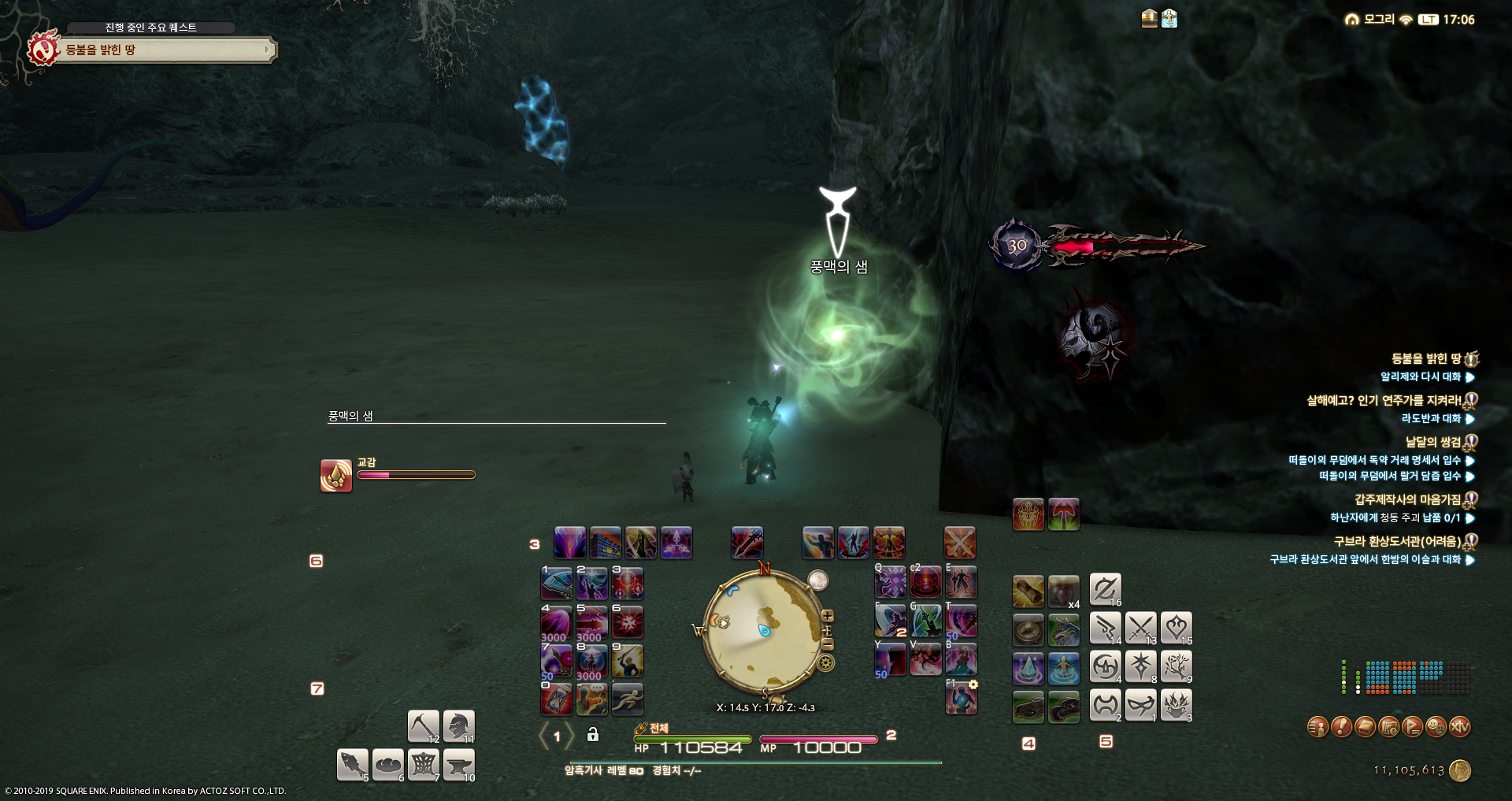Use the Sprint running-figure action
The height and width of the screenshot is (801, 1512).
pyautogui.click(x=628, y=699)
